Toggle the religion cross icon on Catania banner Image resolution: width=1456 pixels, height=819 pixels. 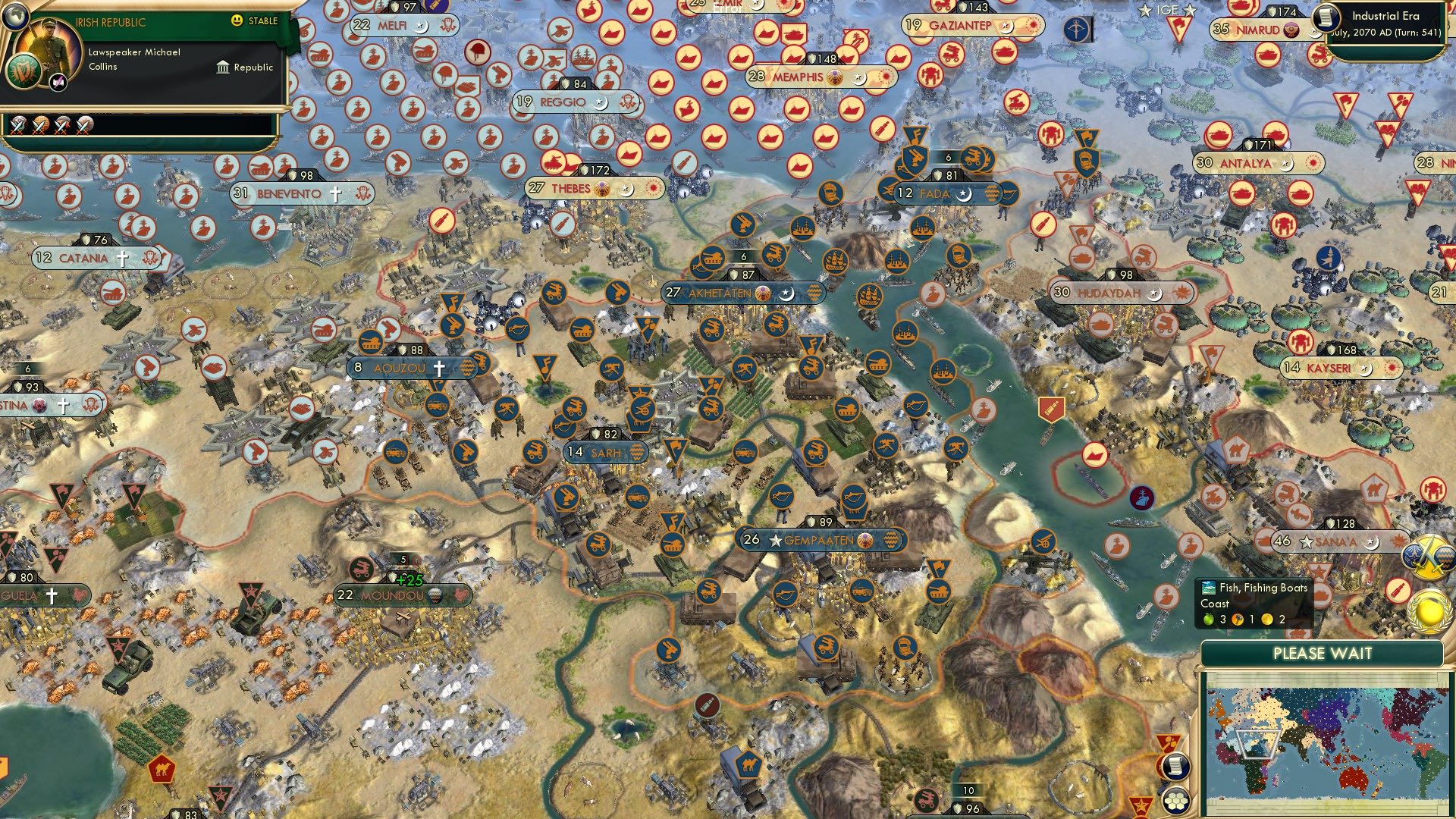[121, 258]
